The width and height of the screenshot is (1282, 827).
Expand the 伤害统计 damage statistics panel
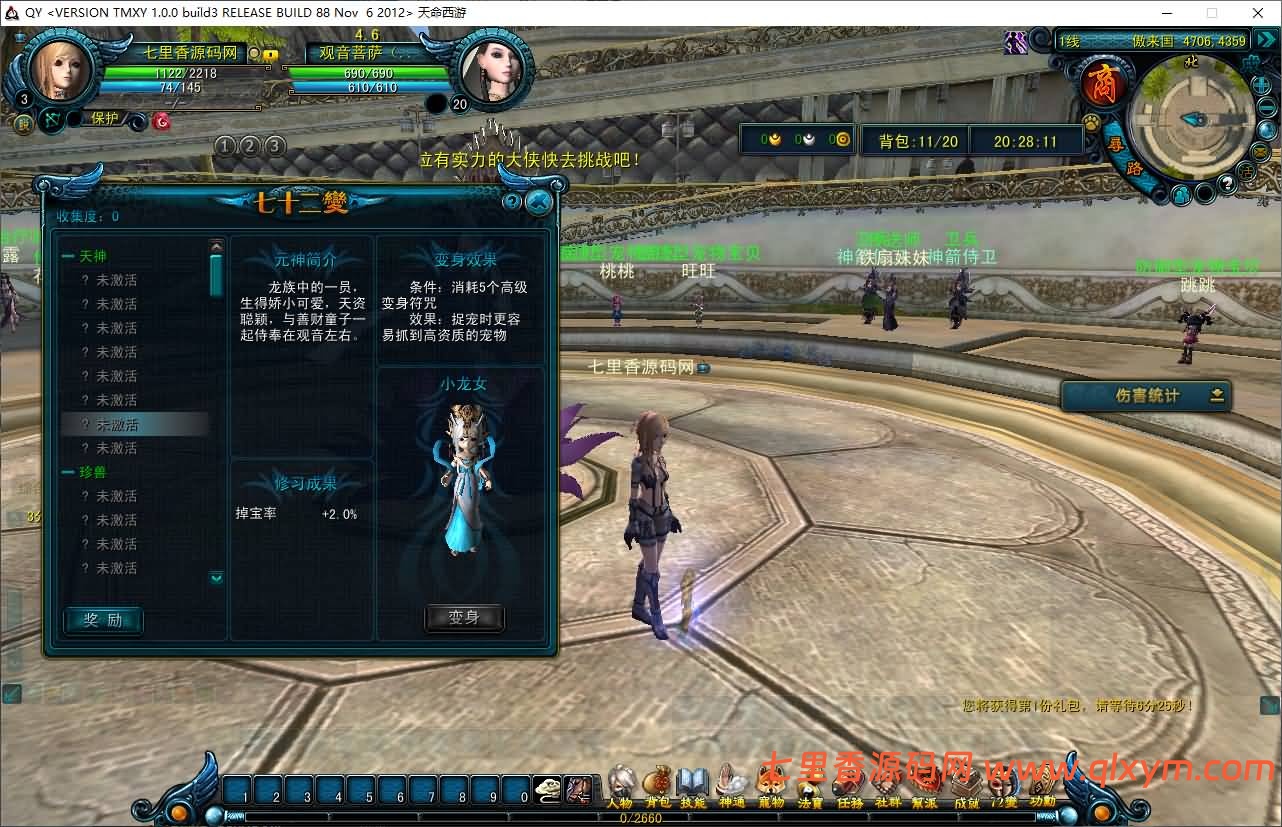pos(1217,395)
